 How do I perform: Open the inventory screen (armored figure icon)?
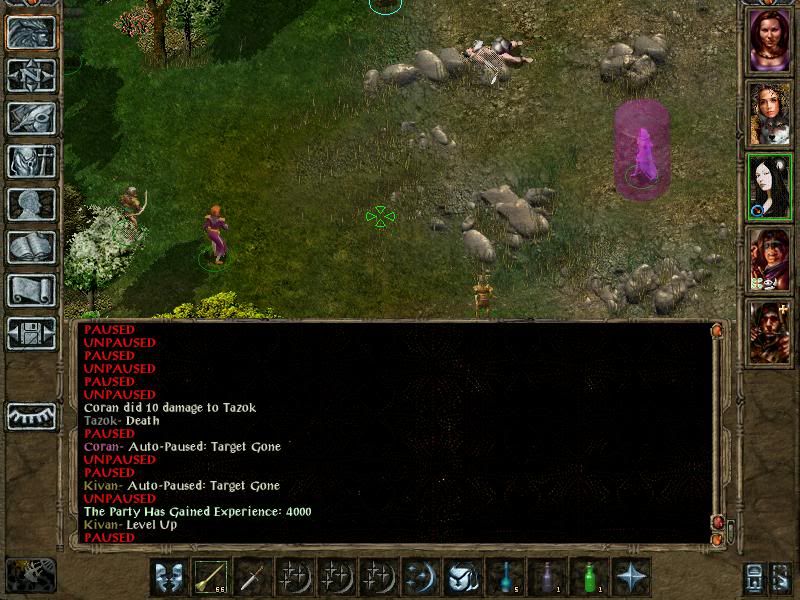pyautogui.click(x=32, y=161)
